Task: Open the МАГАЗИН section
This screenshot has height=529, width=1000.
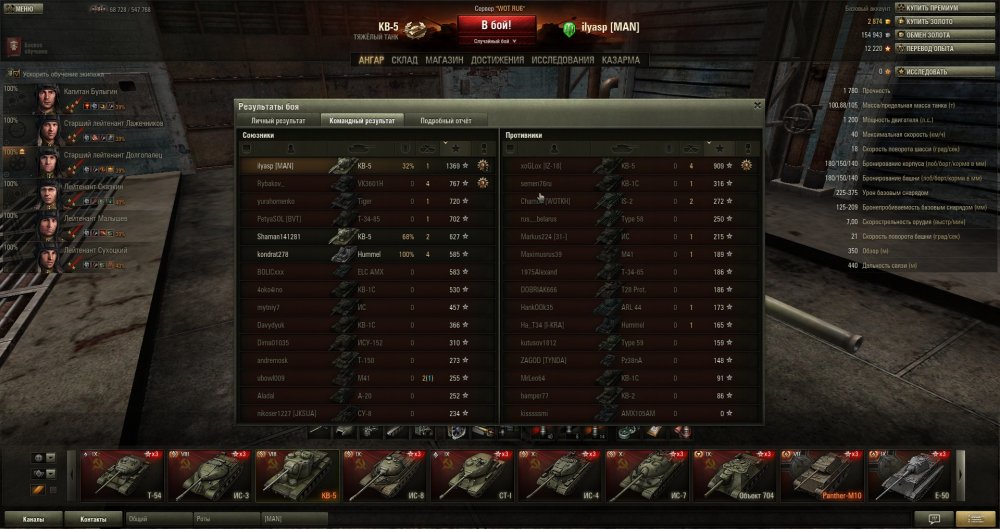Action: pos(443,60)
